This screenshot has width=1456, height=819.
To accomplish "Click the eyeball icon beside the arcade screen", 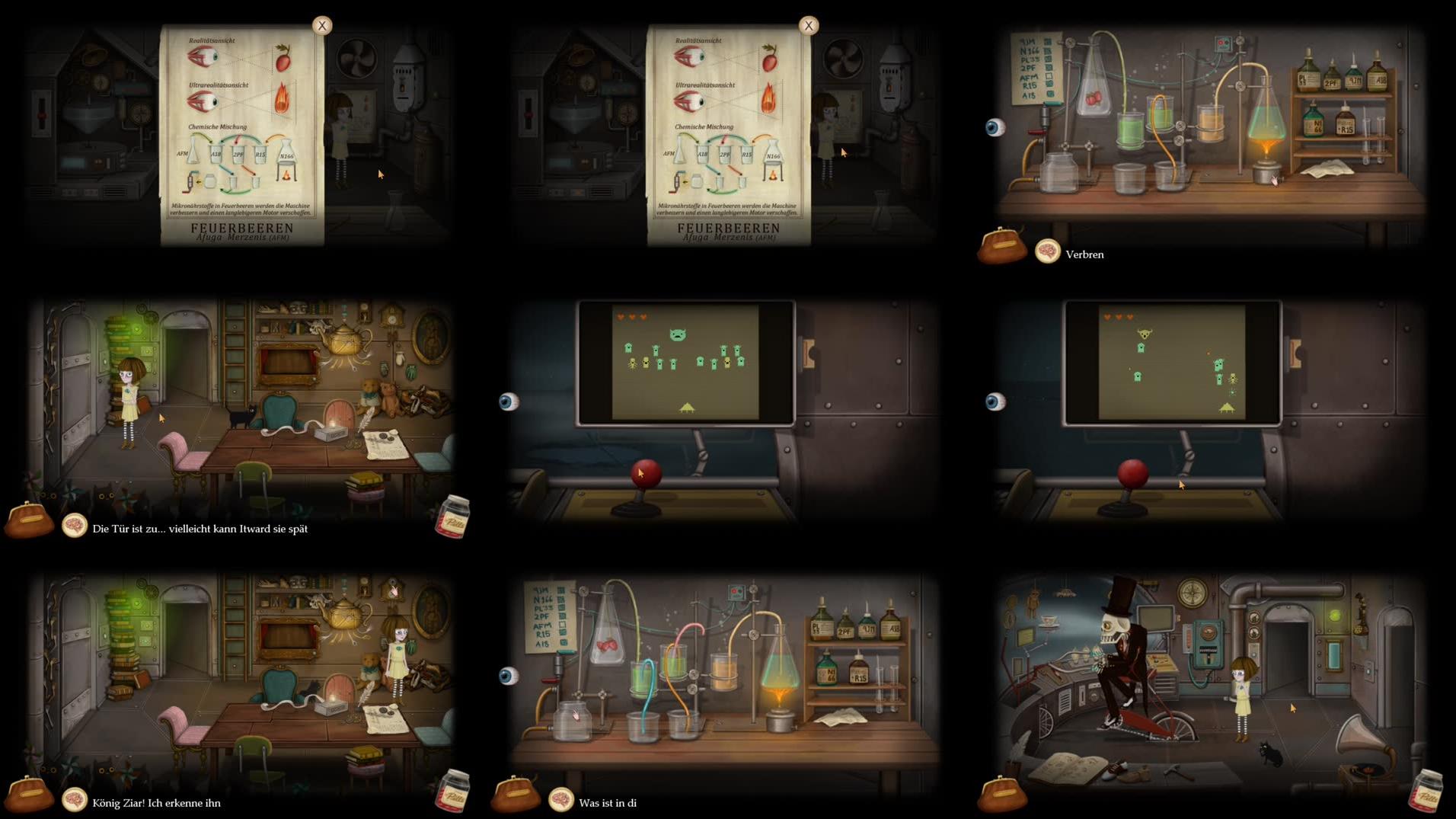I will pos(509,402).
